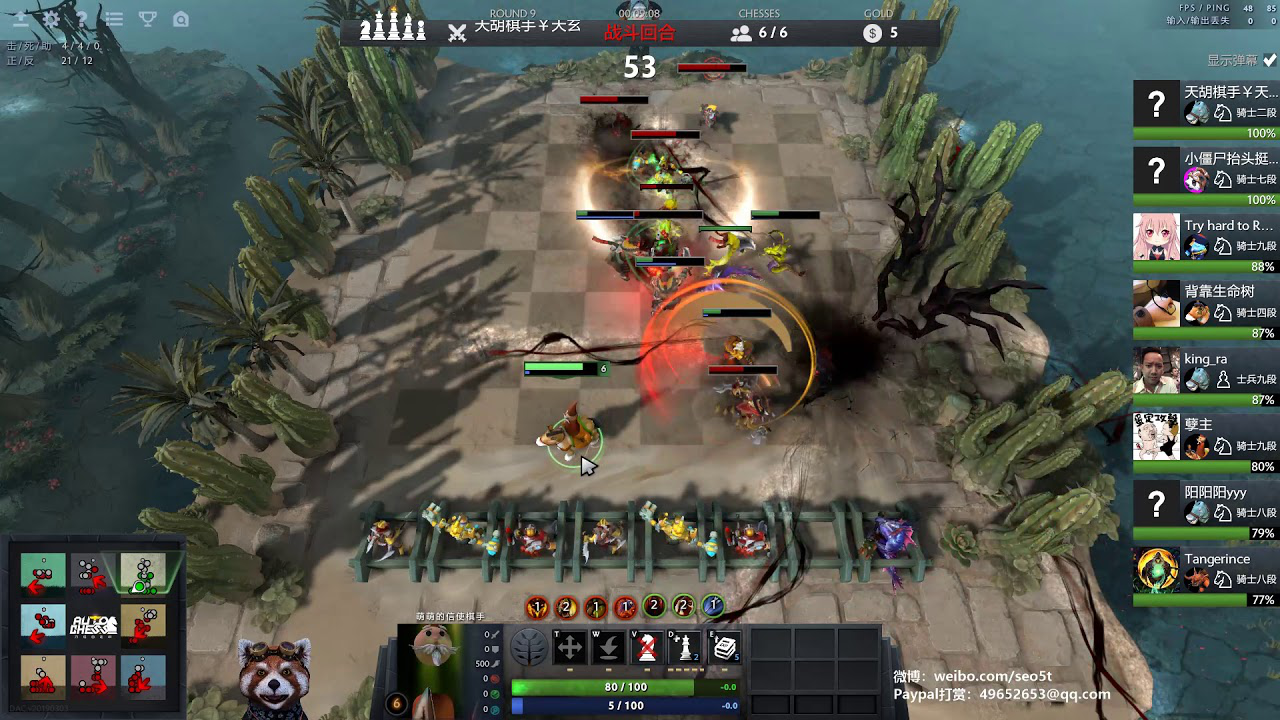Screen dimensions: 1280x720
Task: Activate the move chess piece ability
Action: [x=569, y=648]
